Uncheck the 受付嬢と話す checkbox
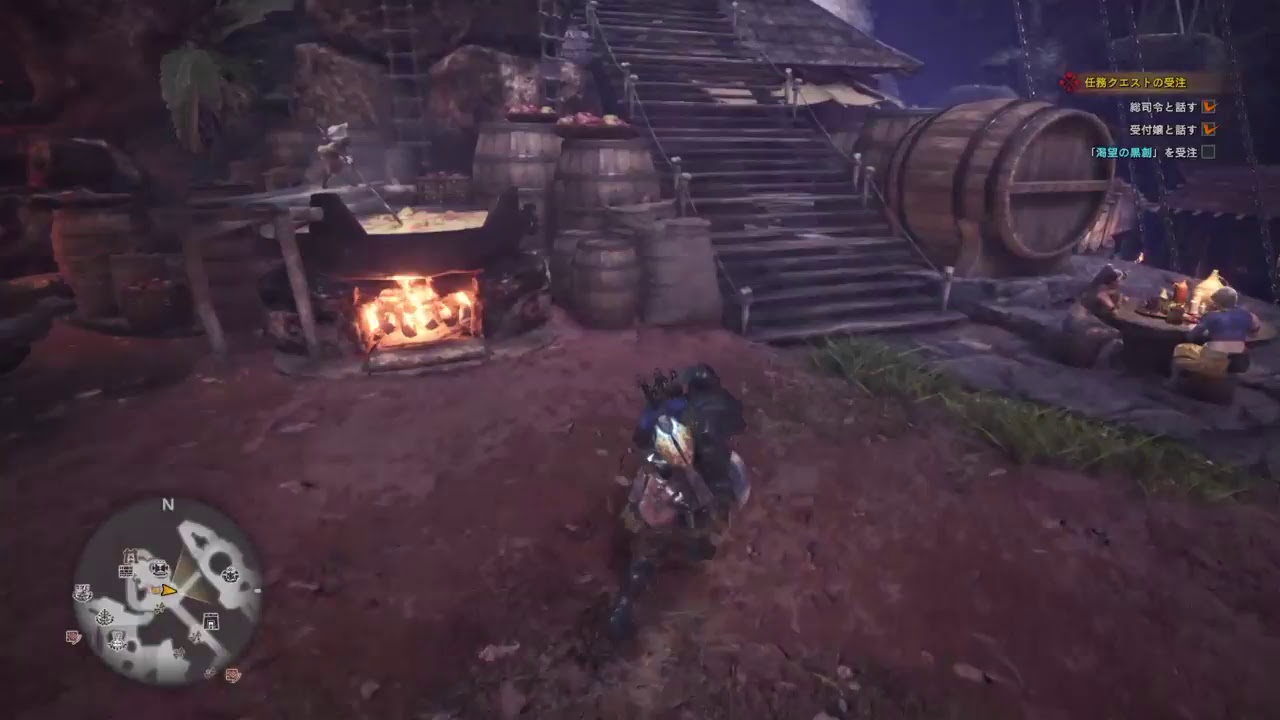The height and width of the screenshot is (720, 1280). [1208, 129]
